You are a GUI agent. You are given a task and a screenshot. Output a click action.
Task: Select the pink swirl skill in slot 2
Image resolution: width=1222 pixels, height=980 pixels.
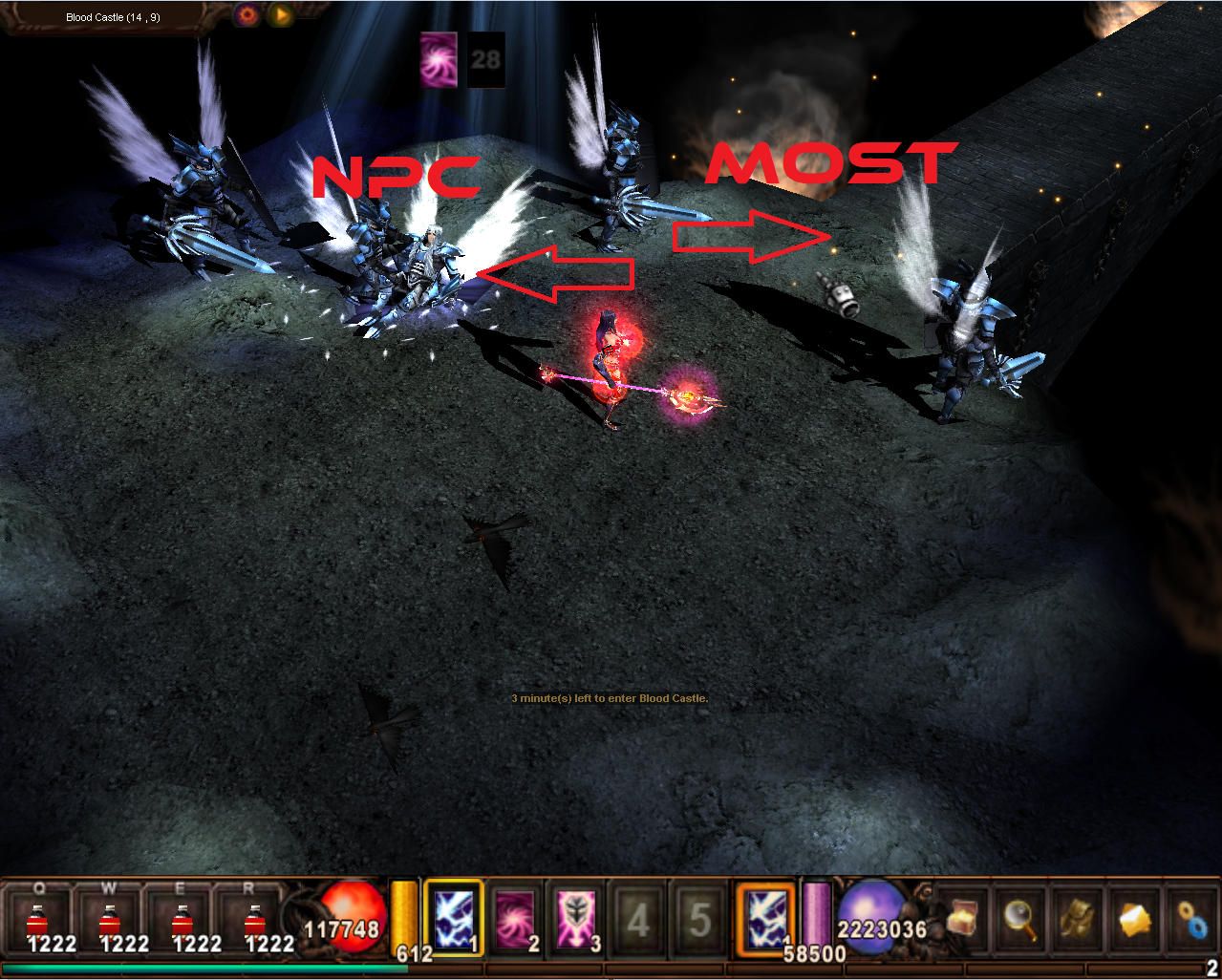[x=516, y=919]
